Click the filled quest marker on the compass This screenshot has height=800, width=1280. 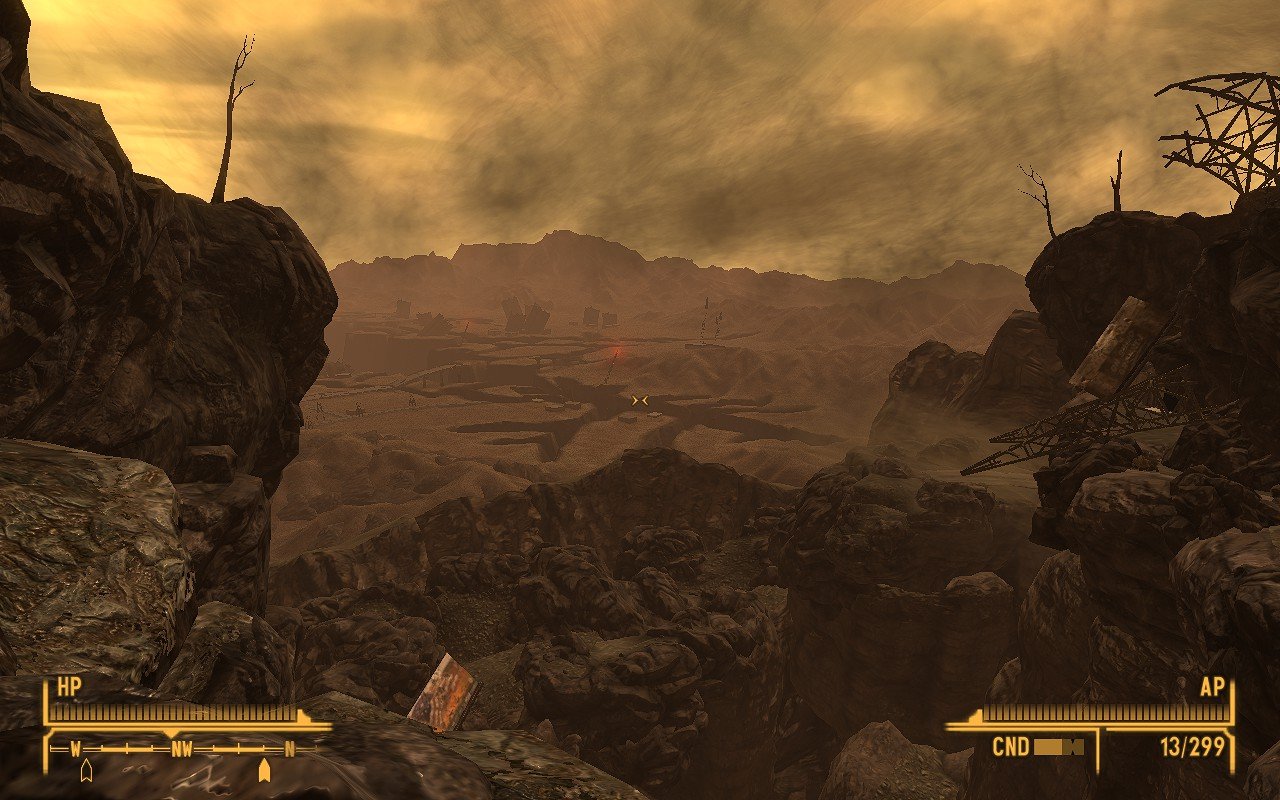(x=264, y=770)
